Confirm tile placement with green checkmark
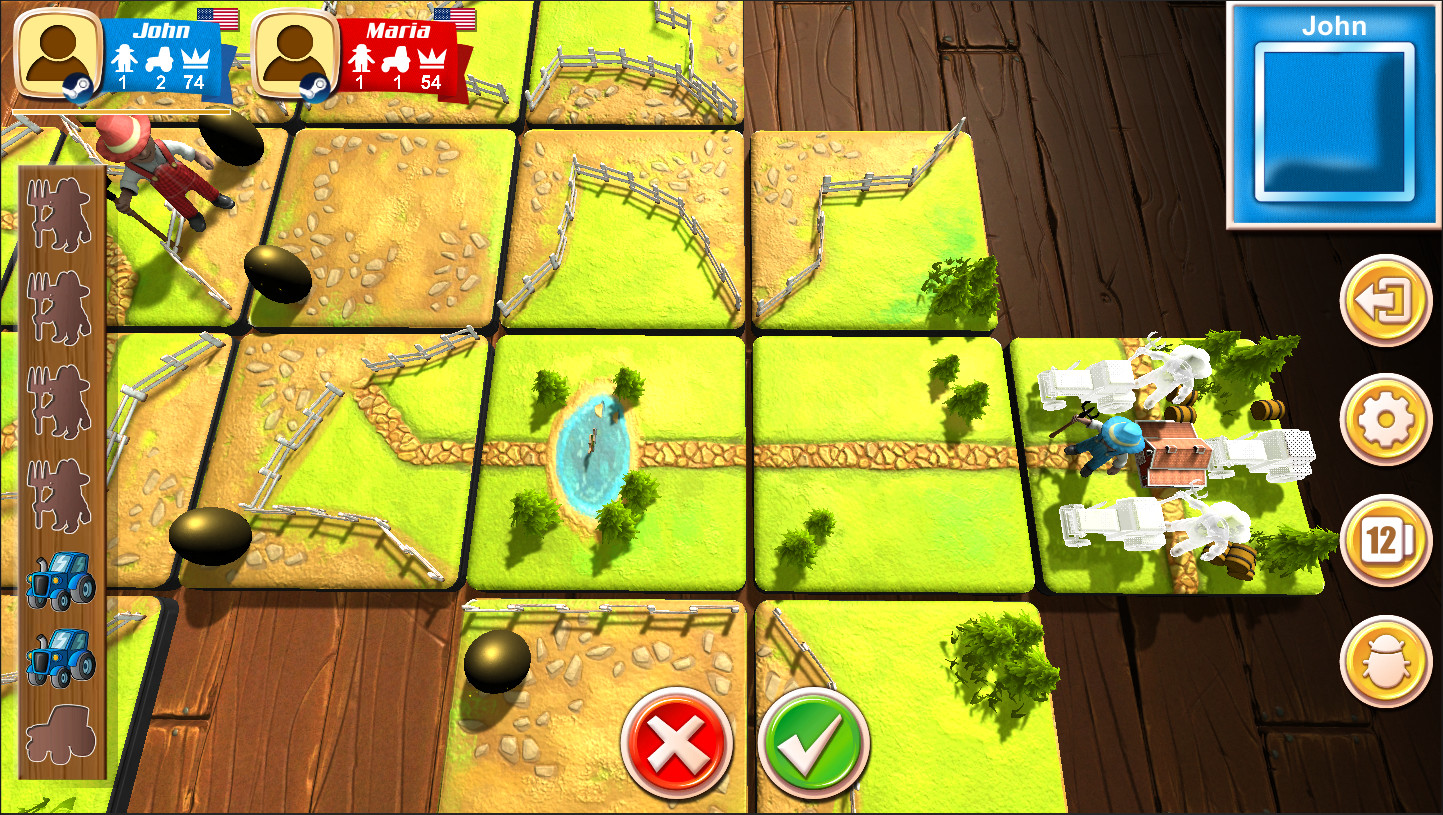 [812, 741]
